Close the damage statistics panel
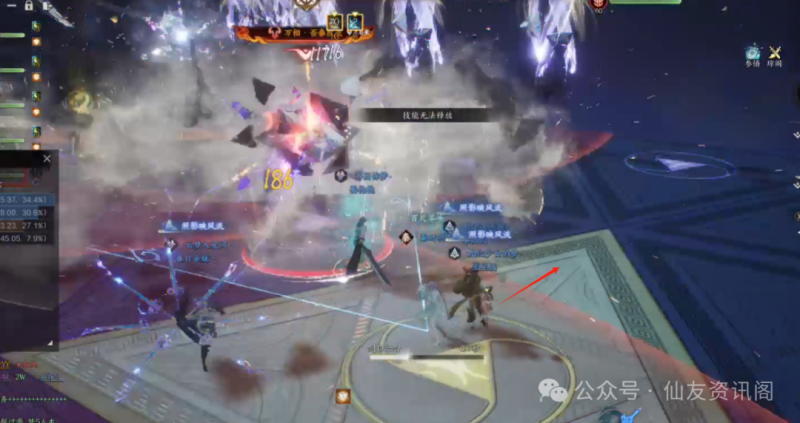This screenshot has width=800, height=423. point(46,157)
